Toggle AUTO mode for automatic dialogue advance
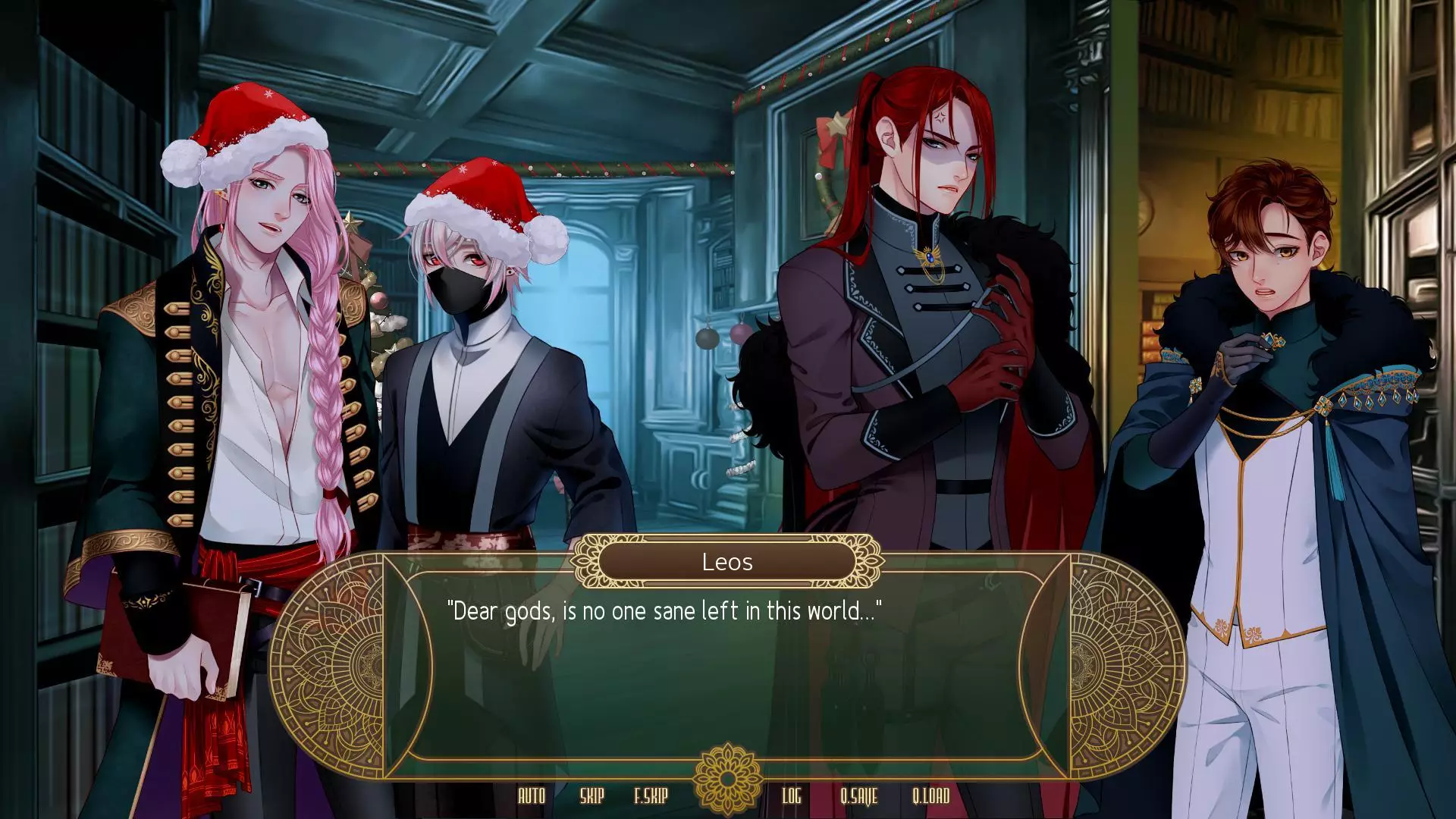The height and width of the screenshot is (819, 1456). [531, 797]
